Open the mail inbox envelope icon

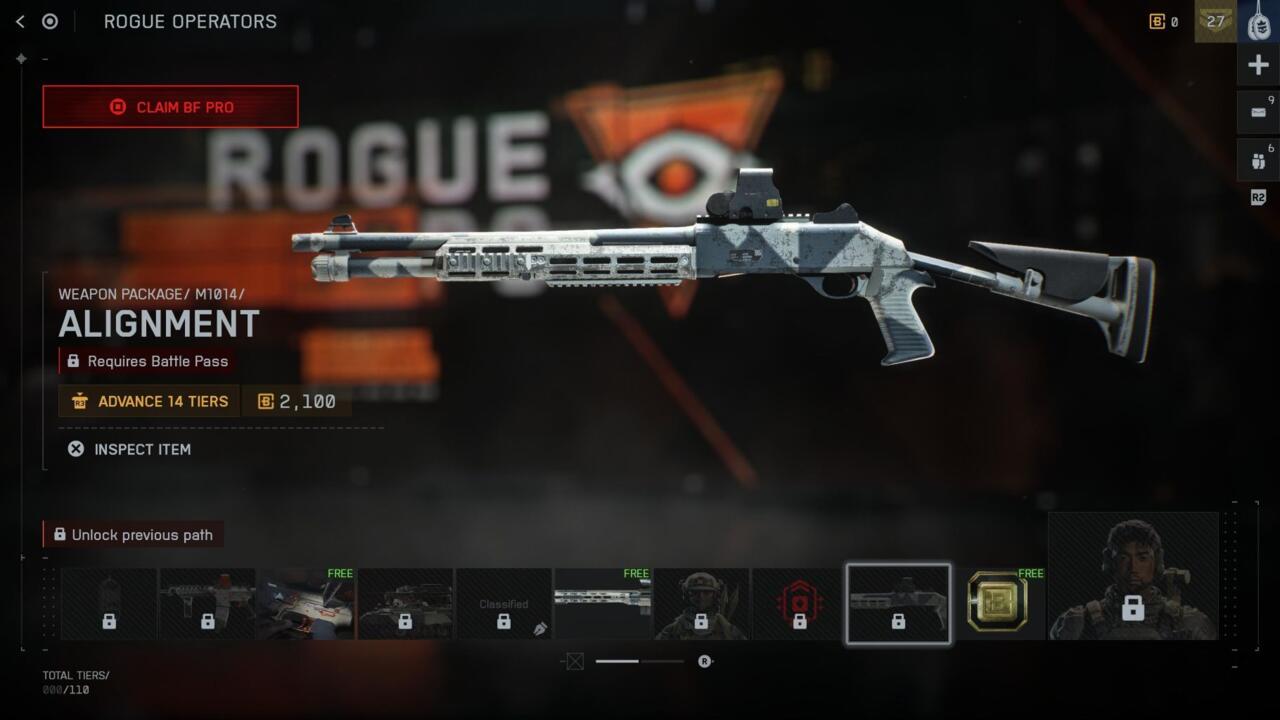click(x=1258, y=112)
